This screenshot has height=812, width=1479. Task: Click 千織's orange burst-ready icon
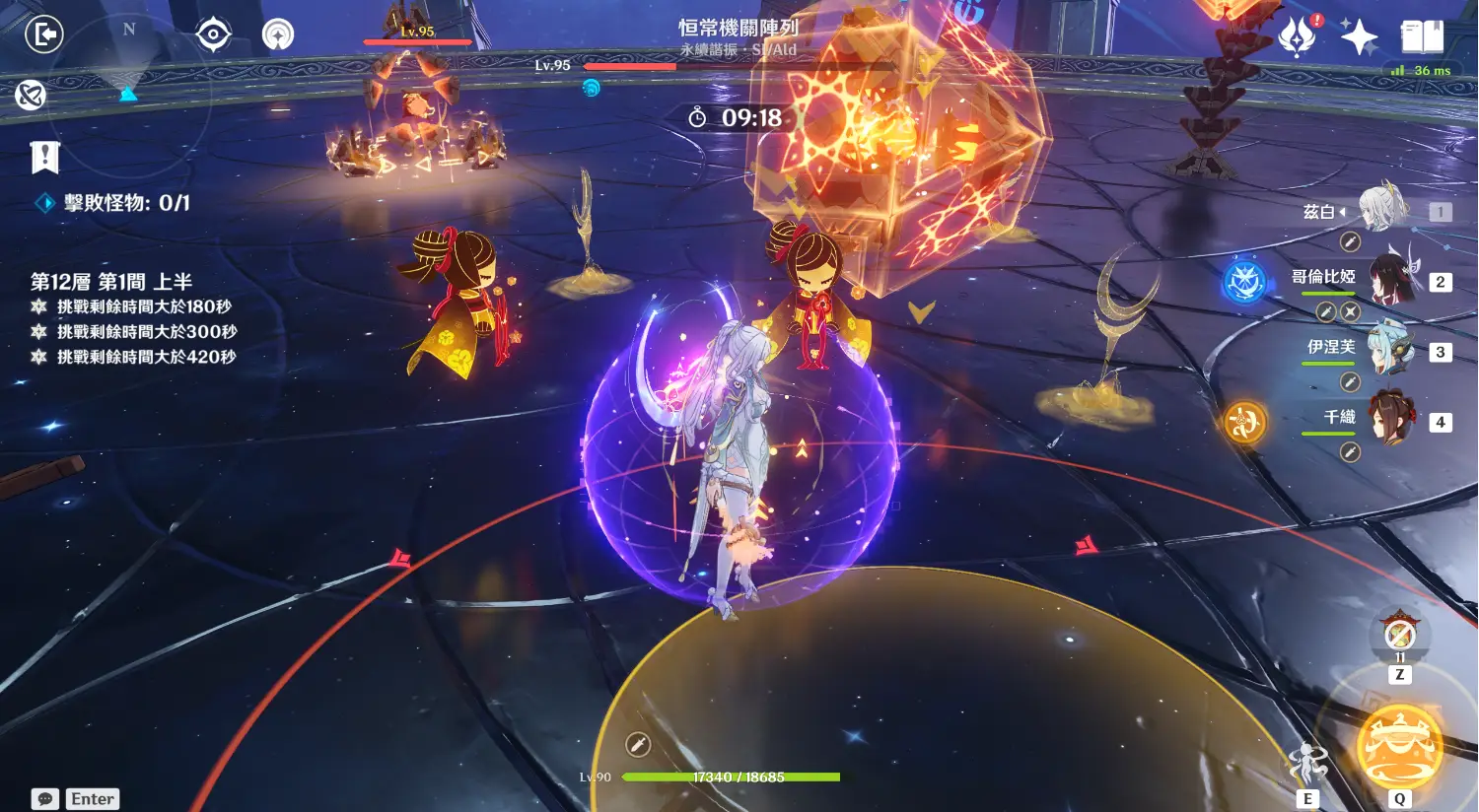[x=1244, y=423]
